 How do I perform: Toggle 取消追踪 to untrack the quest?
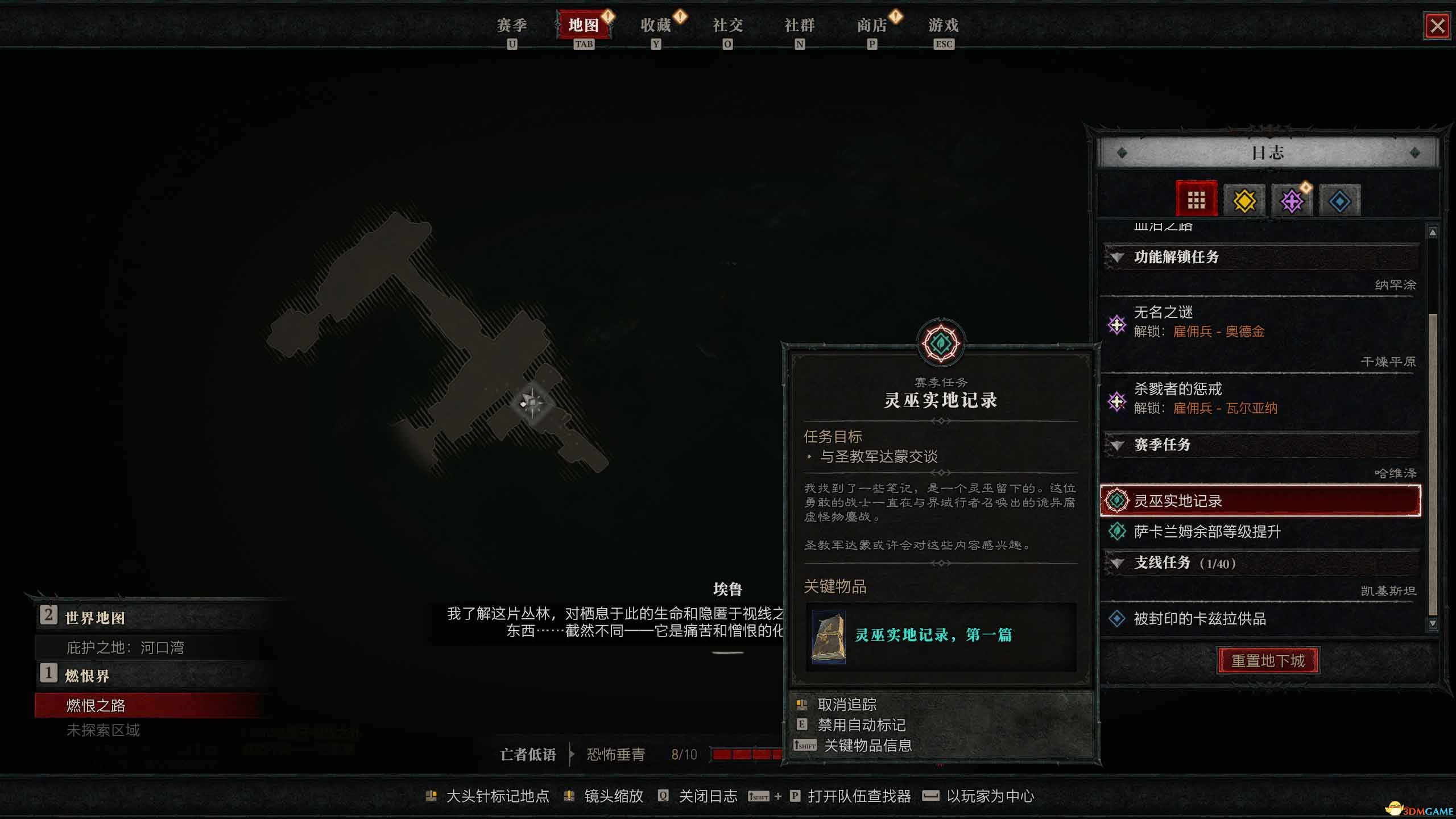coord(847,704)
